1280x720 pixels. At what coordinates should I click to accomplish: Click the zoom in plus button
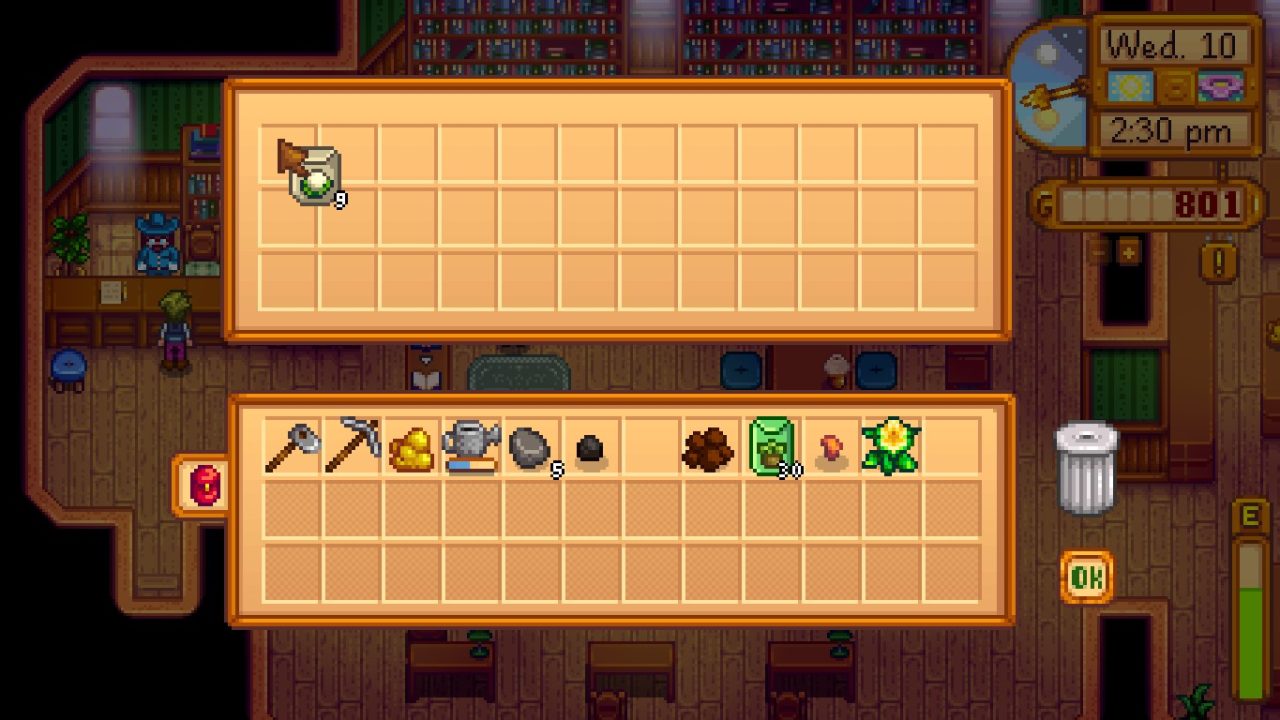[1128, 253]
